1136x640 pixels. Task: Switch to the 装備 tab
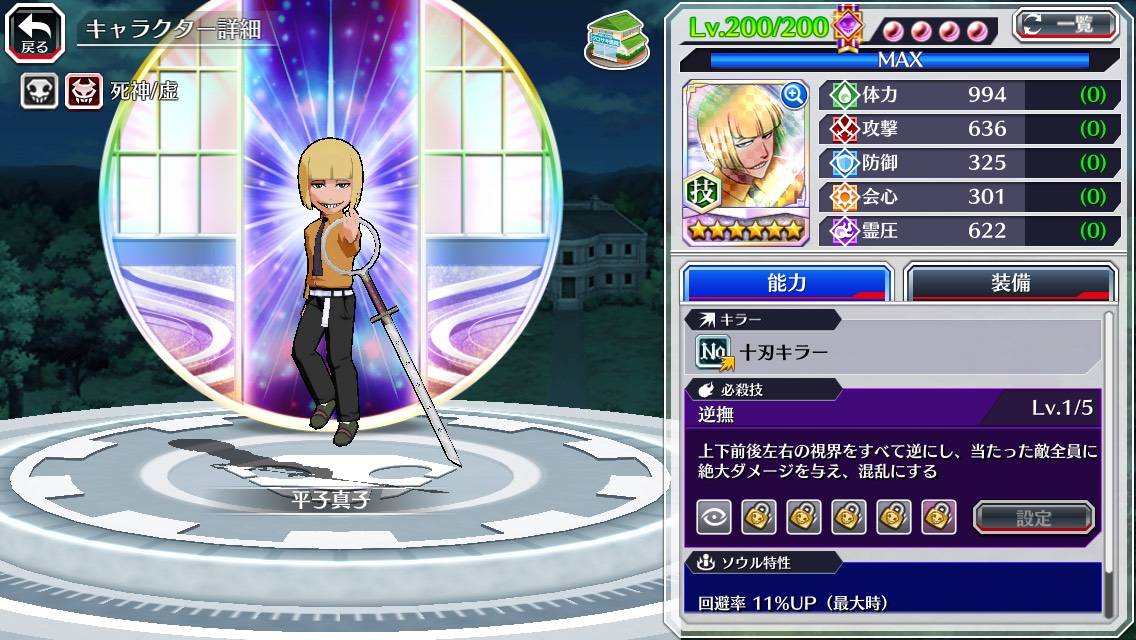point(1010,283)
